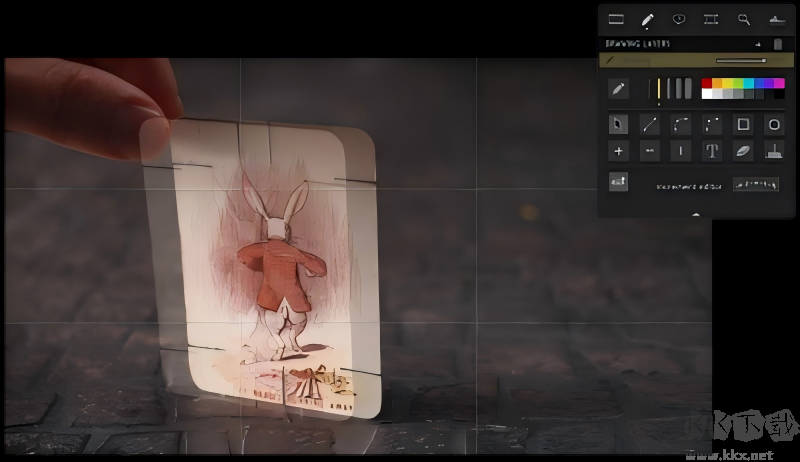Image resolution: width=800 pixels, height=462 pixels.
Task: Open the film frame tab
Action: click(711, 19)
